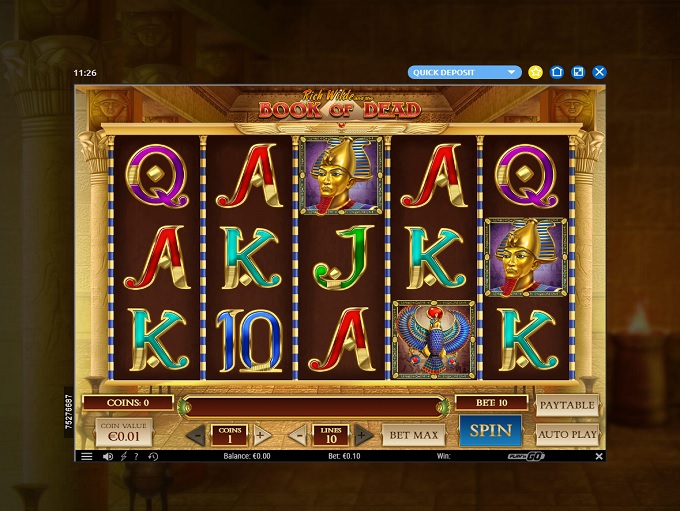Close the game window with the X
680x511 pixels.
(x=599, y=72)
